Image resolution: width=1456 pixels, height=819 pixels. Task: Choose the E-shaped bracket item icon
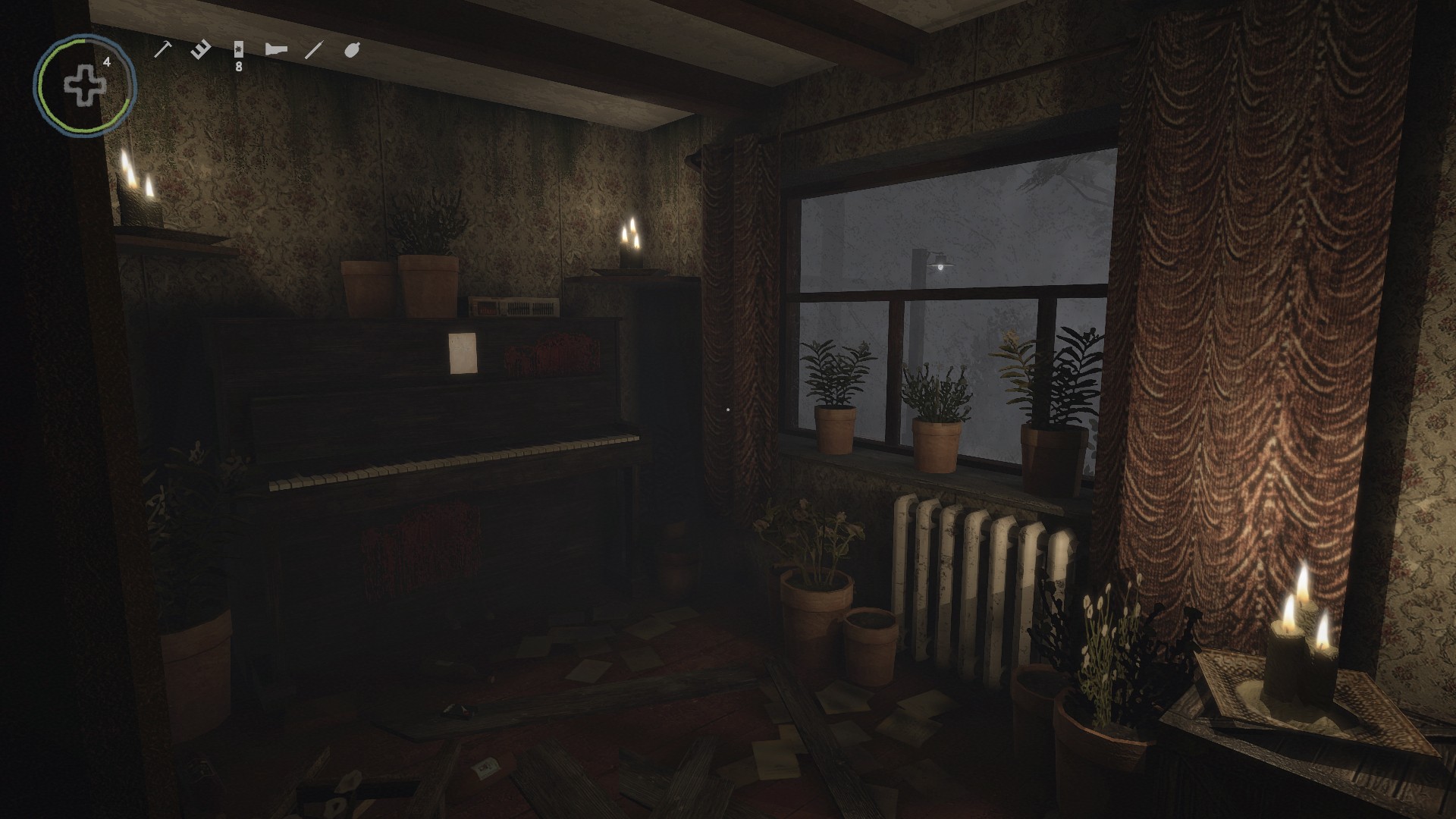[201, 50]
